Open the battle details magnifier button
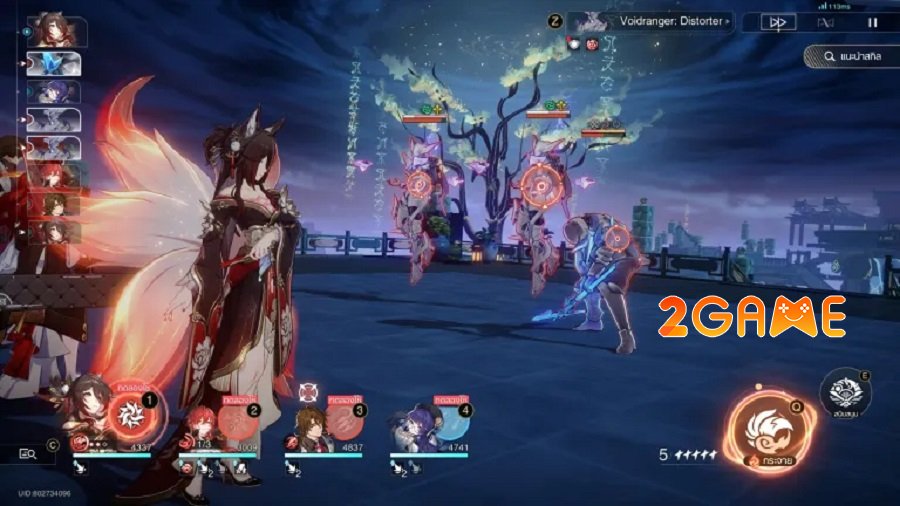 28,455
